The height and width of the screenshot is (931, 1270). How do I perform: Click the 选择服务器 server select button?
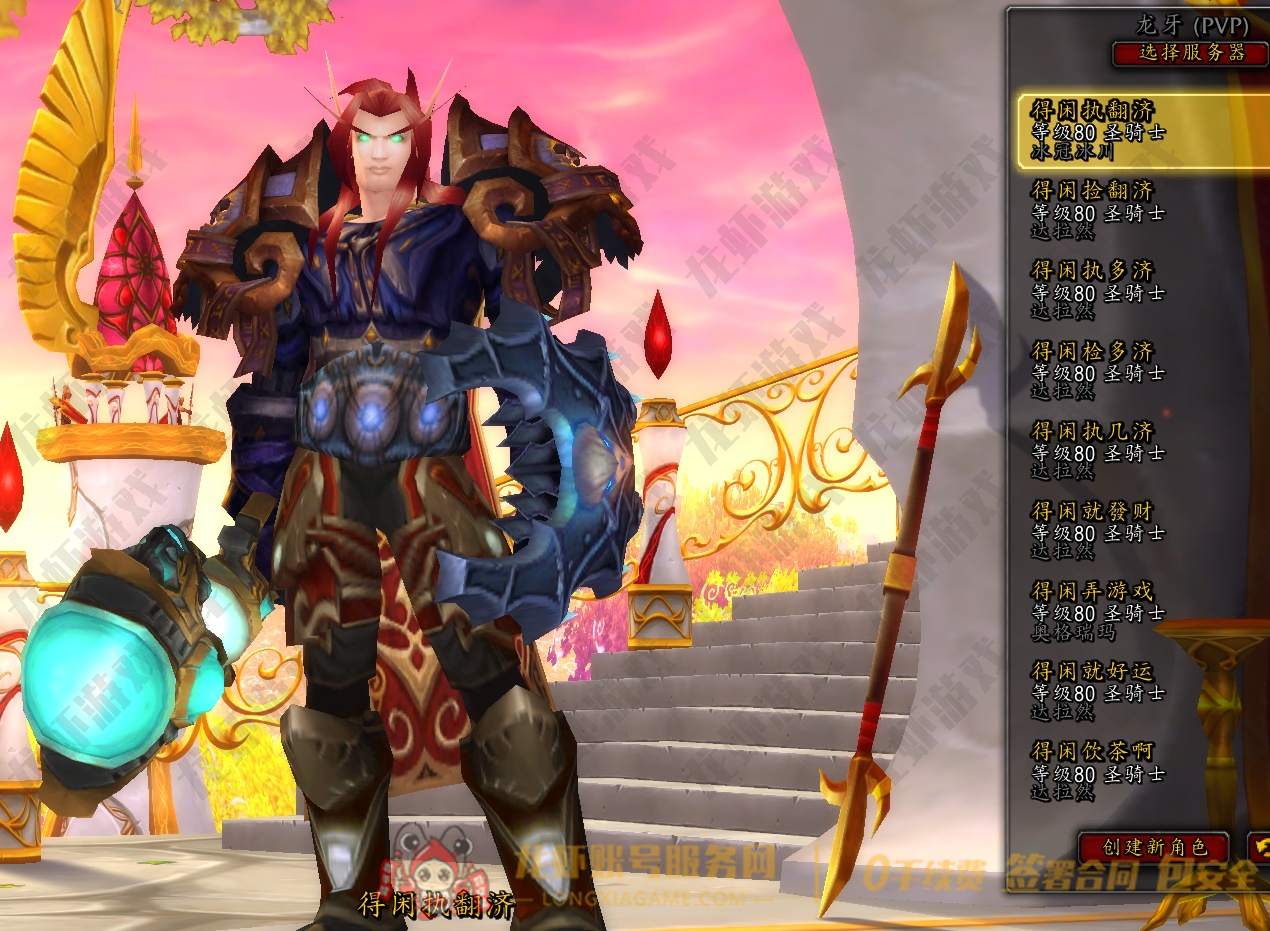click(x=1190, y=53)
